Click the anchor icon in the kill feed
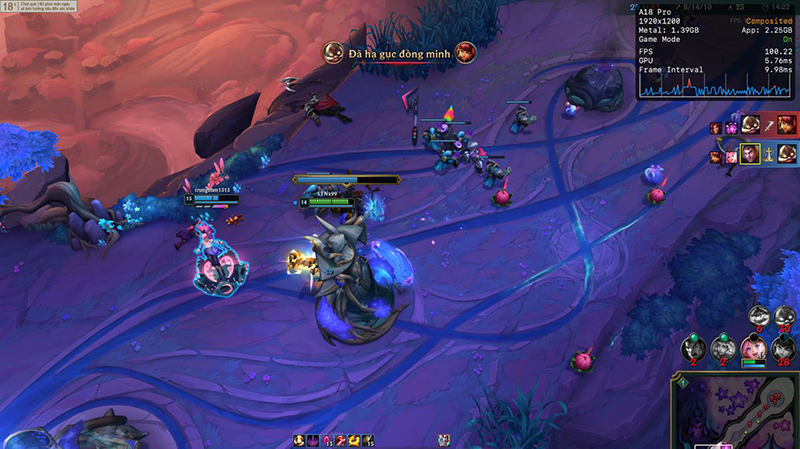 [767, 154]
